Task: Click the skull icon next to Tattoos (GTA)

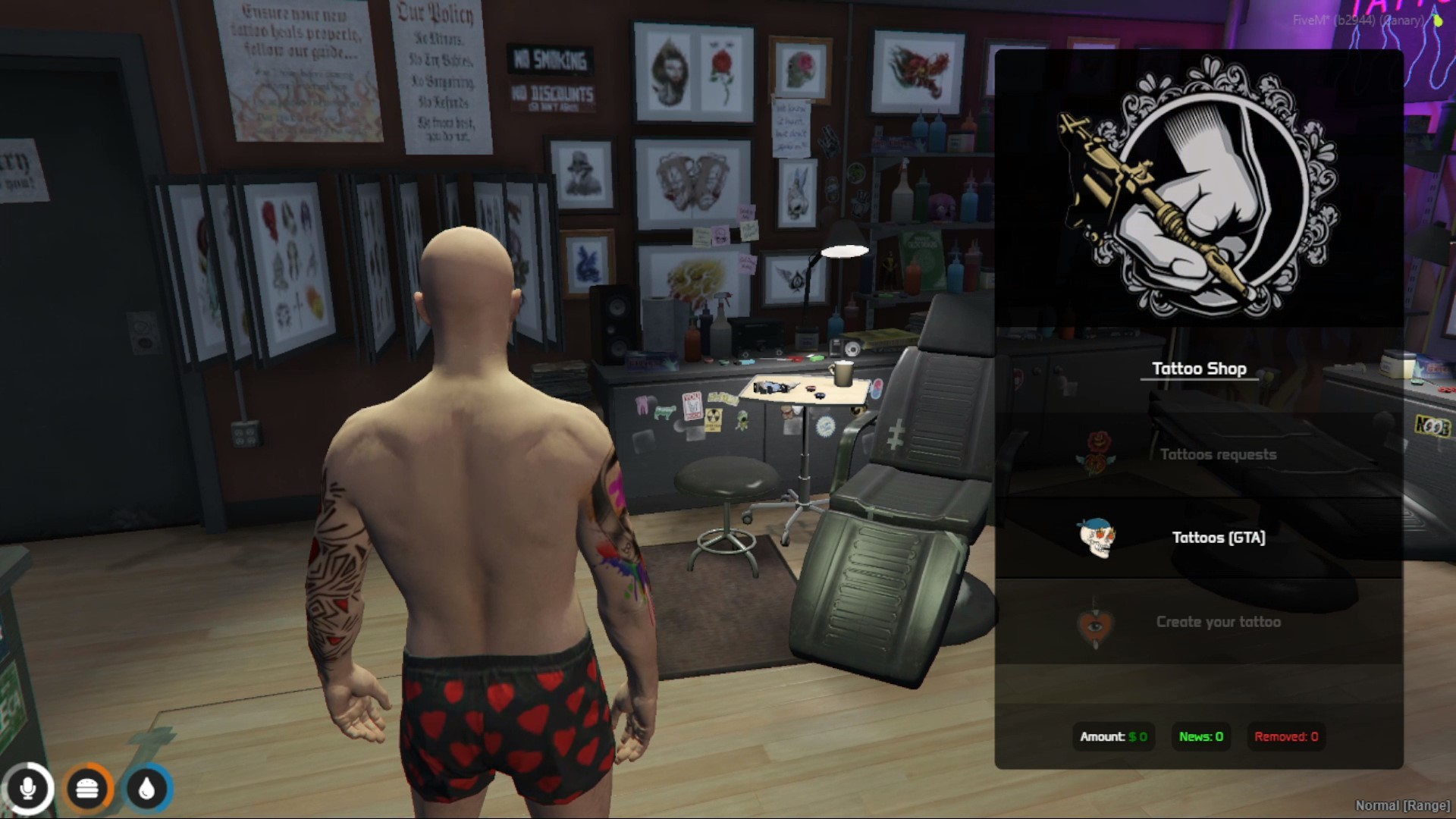Action: 1097,538
